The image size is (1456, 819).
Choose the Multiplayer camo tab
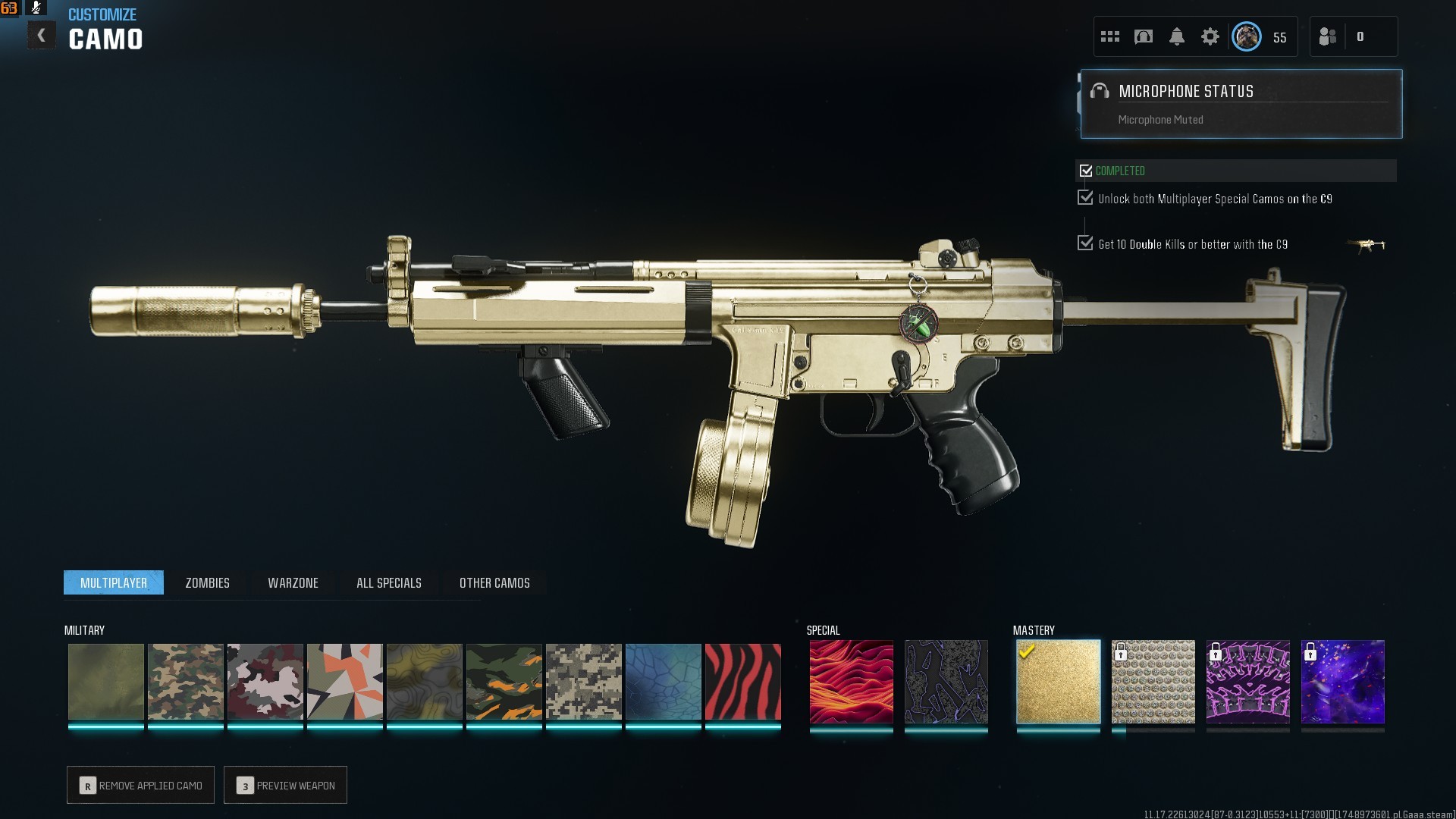click(114, 582)
